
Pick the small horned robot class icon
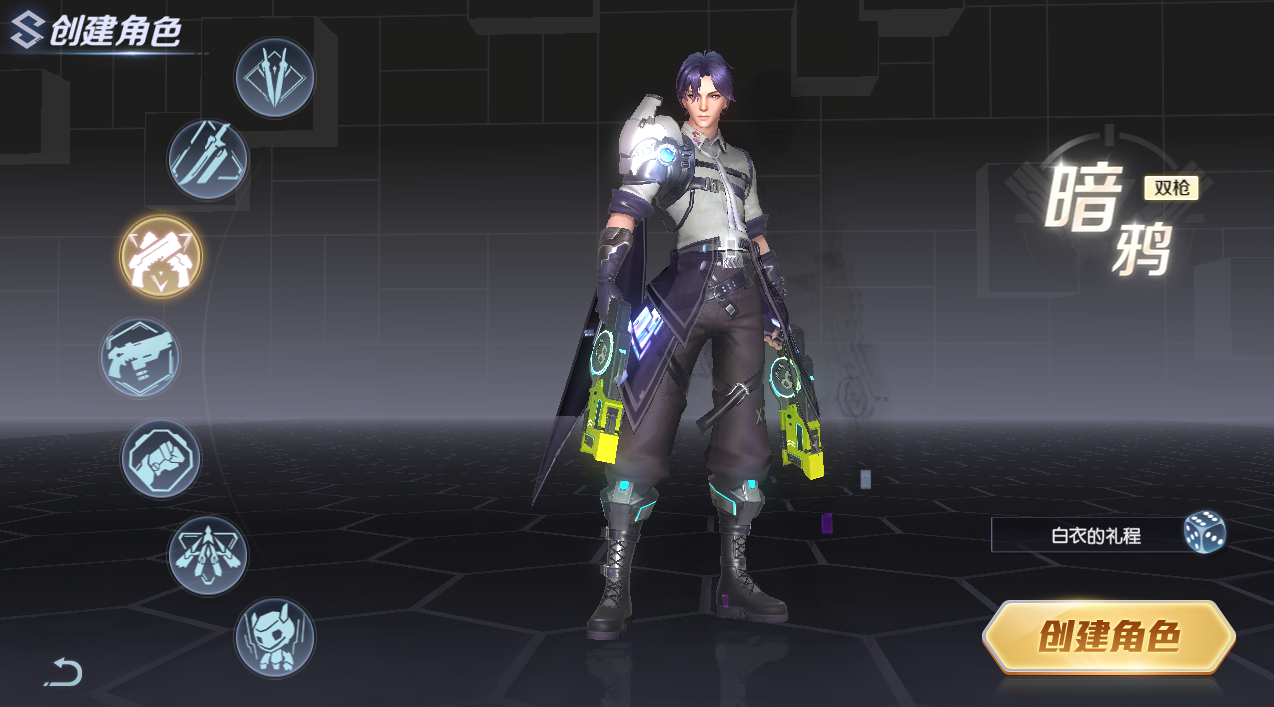[x=274, y=637]
